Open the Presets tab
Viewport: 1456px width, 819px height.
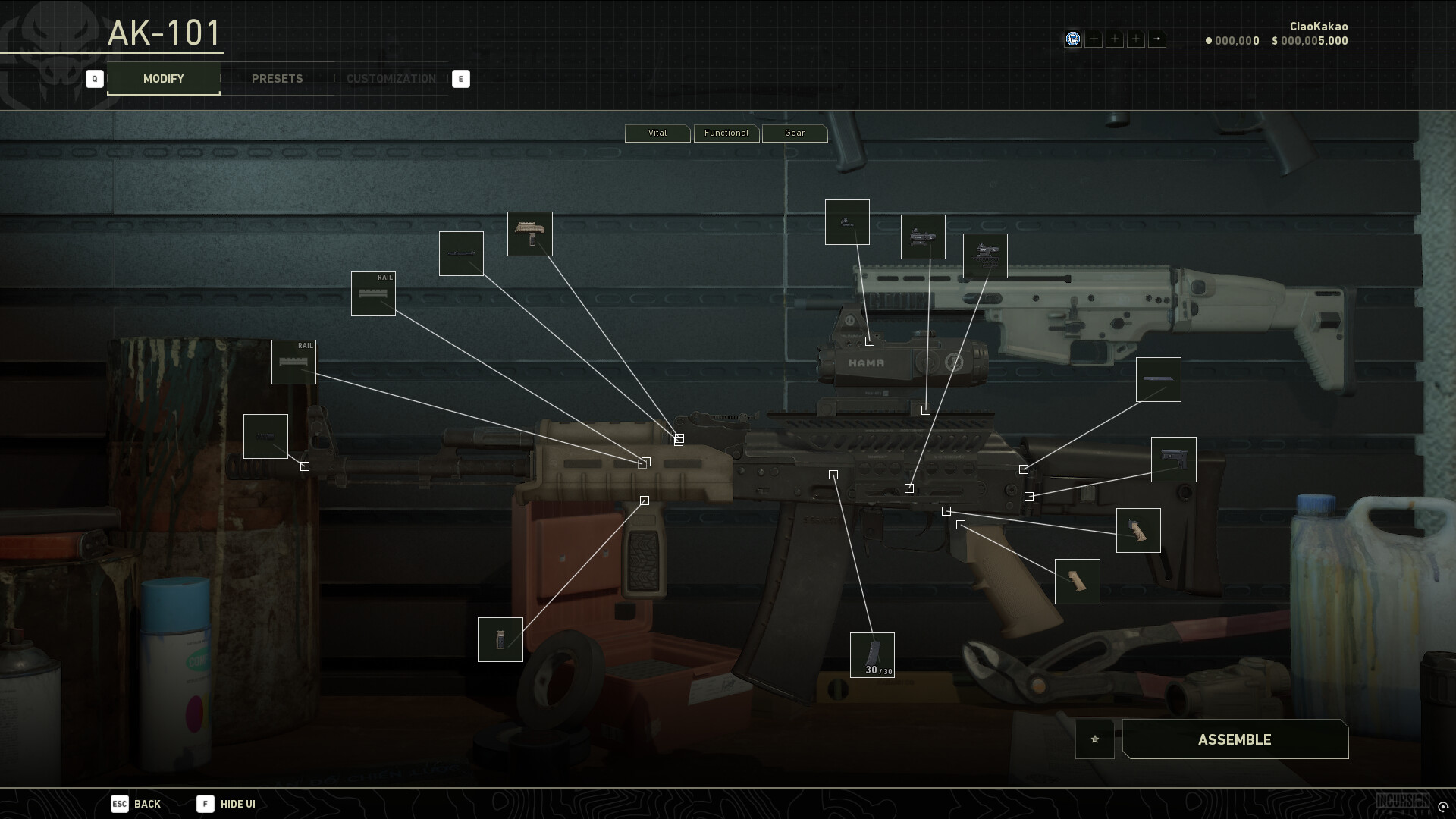click(x=277, y=79)
